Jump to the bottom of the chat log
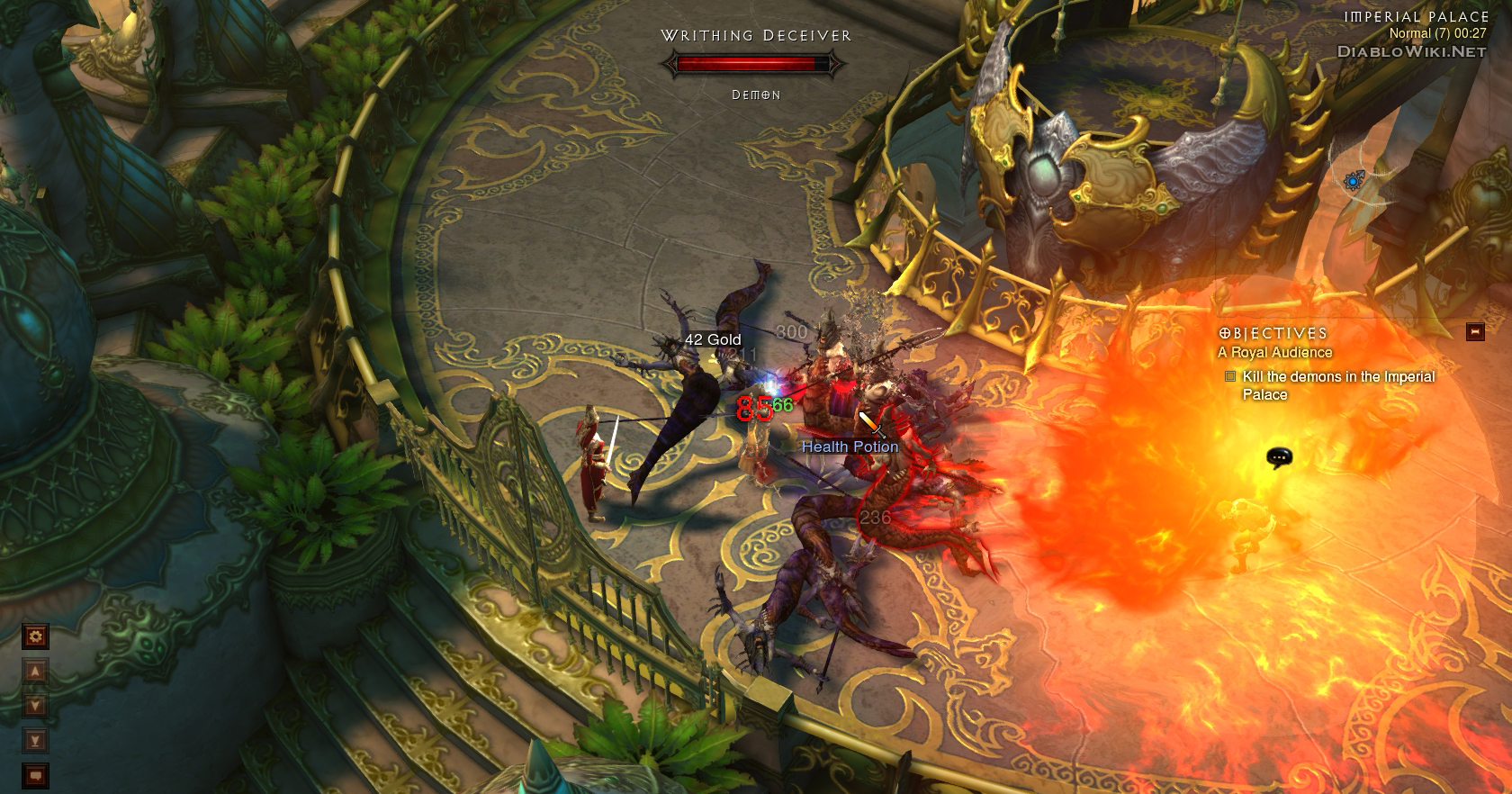This screenshot has width=1512, height=794. (x=35, y=741)
